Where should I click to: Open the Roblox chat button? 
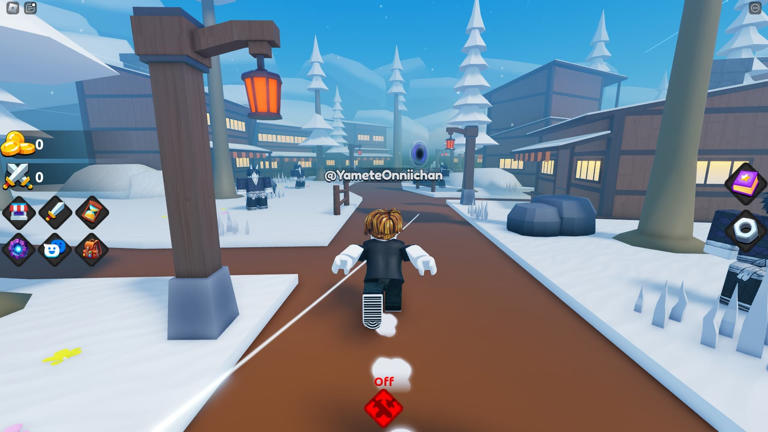pos(31,8)
